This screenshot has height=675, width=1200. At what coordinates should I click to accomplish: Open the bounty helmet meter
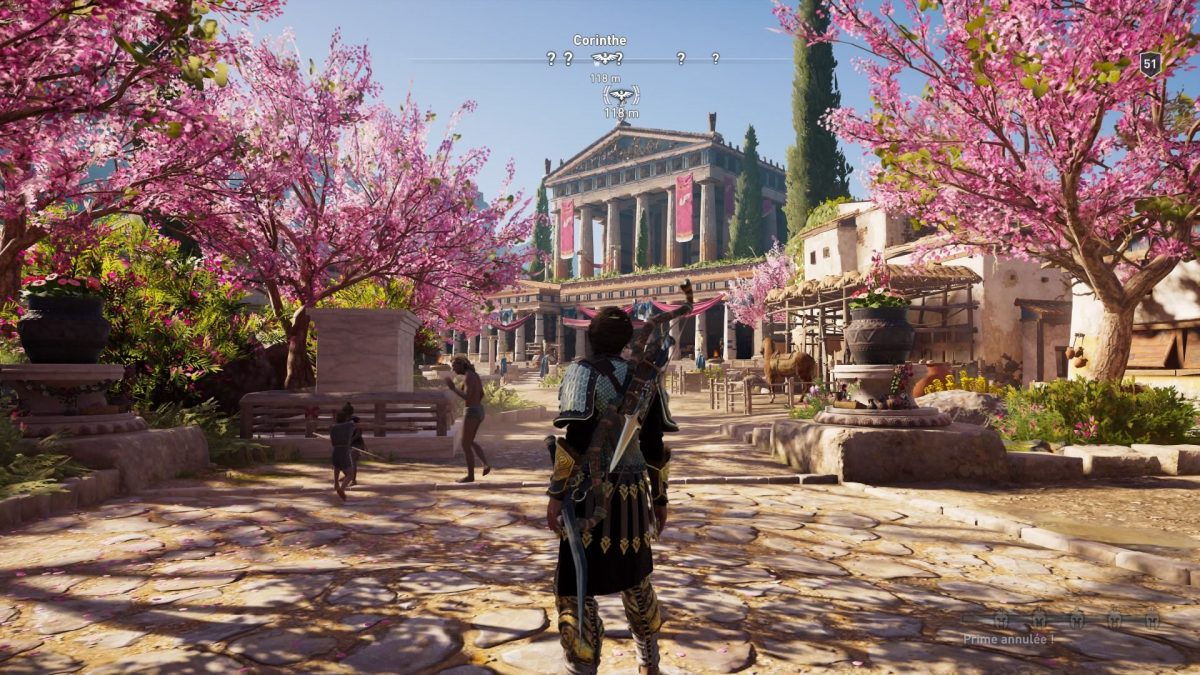(x=1076, y=620)
